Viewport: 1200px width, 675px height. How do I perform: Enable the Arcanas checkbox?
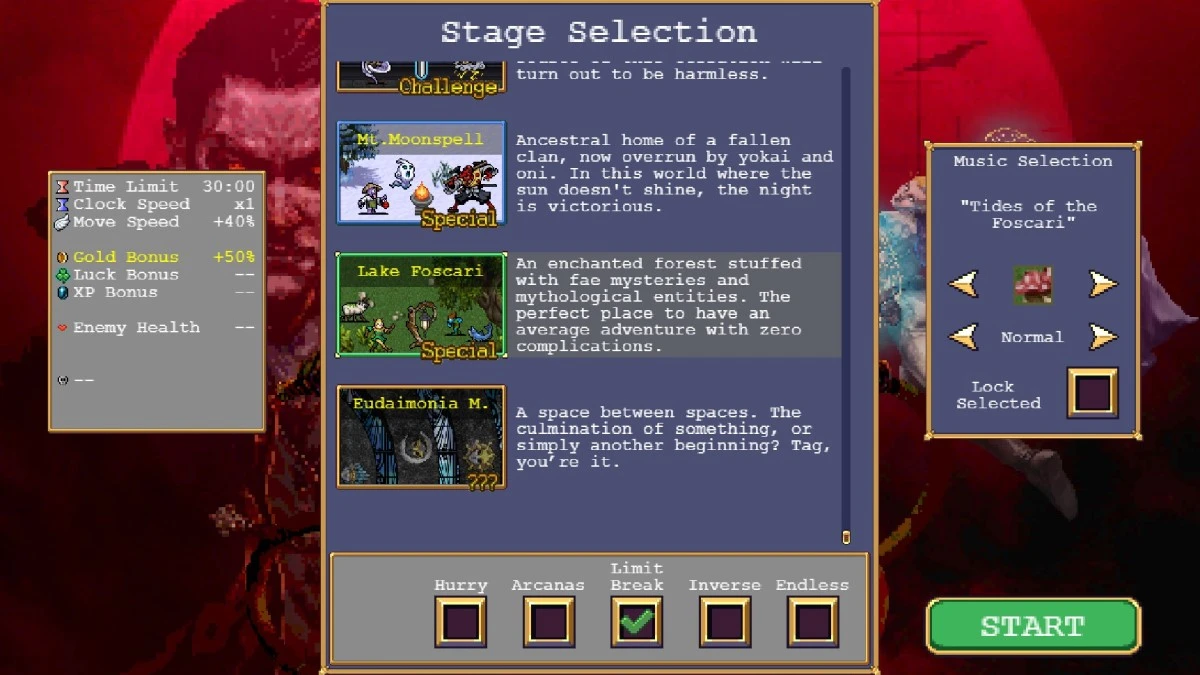click(x=548, y=621)
